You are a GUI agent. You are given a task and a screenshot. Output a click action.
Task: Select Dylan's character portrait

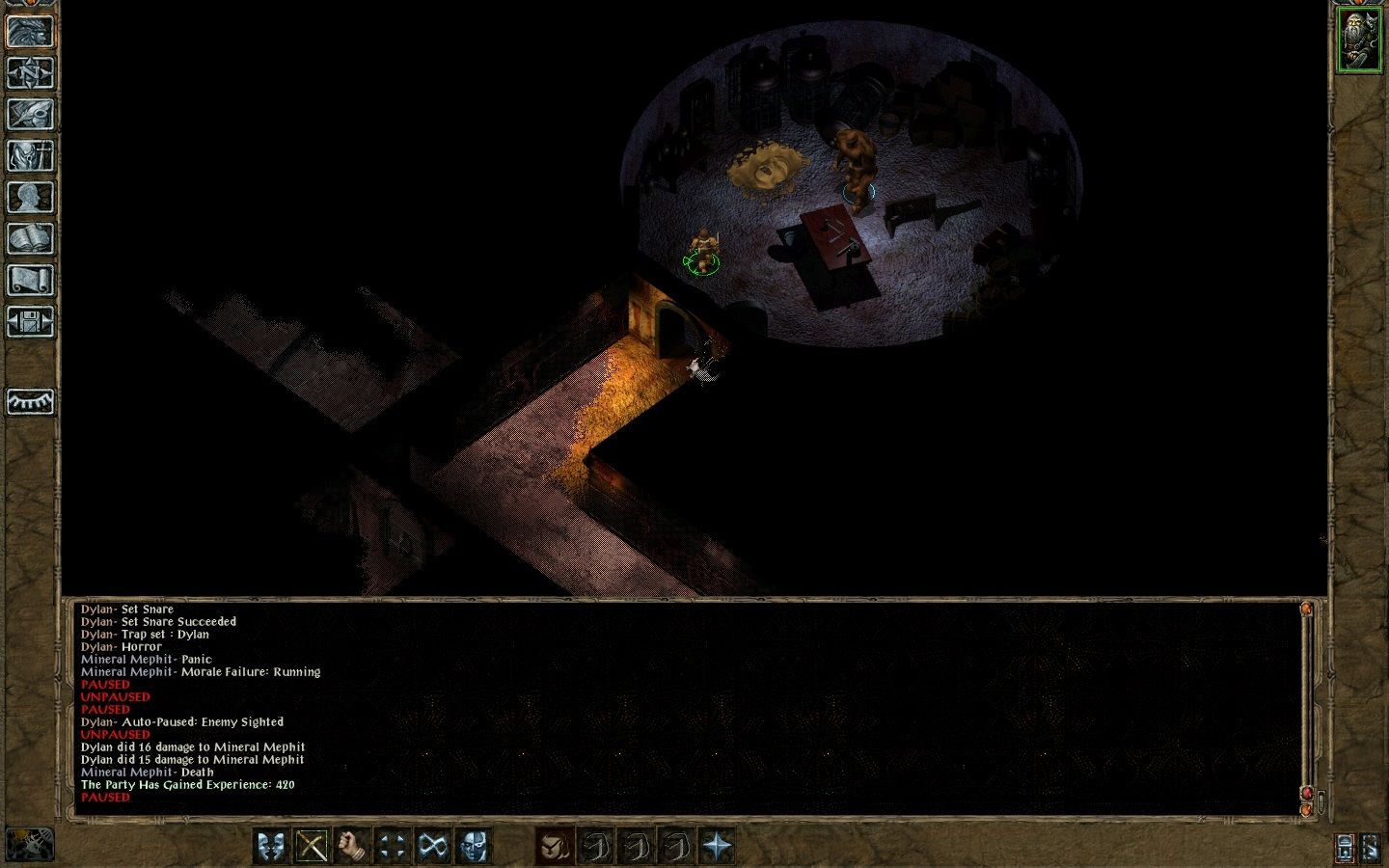1358,40
